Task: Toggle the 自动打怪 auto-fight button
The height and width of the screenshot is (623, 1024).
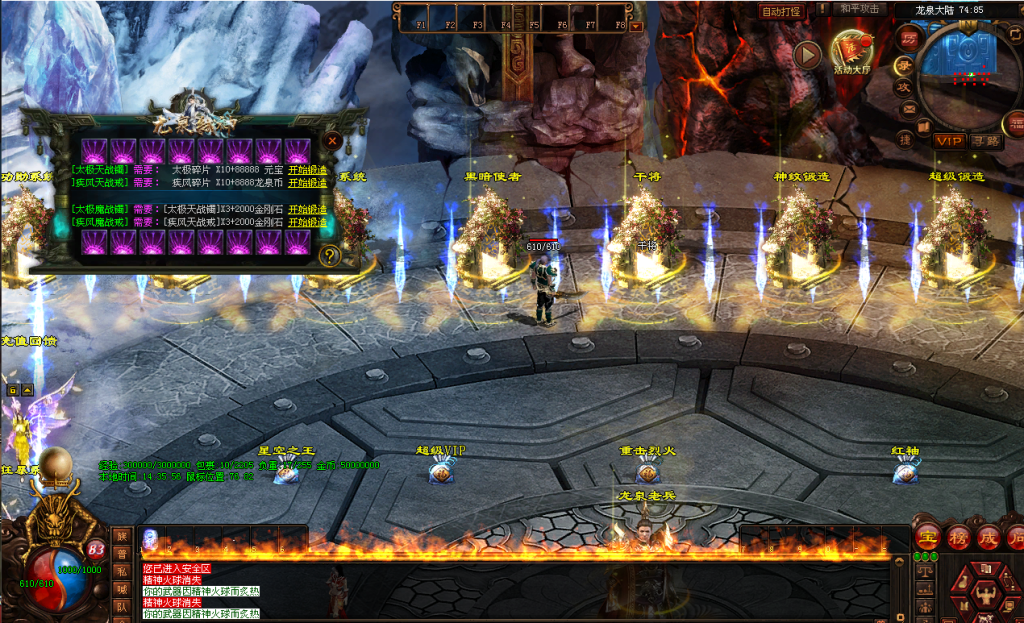Action: [781, 11]
